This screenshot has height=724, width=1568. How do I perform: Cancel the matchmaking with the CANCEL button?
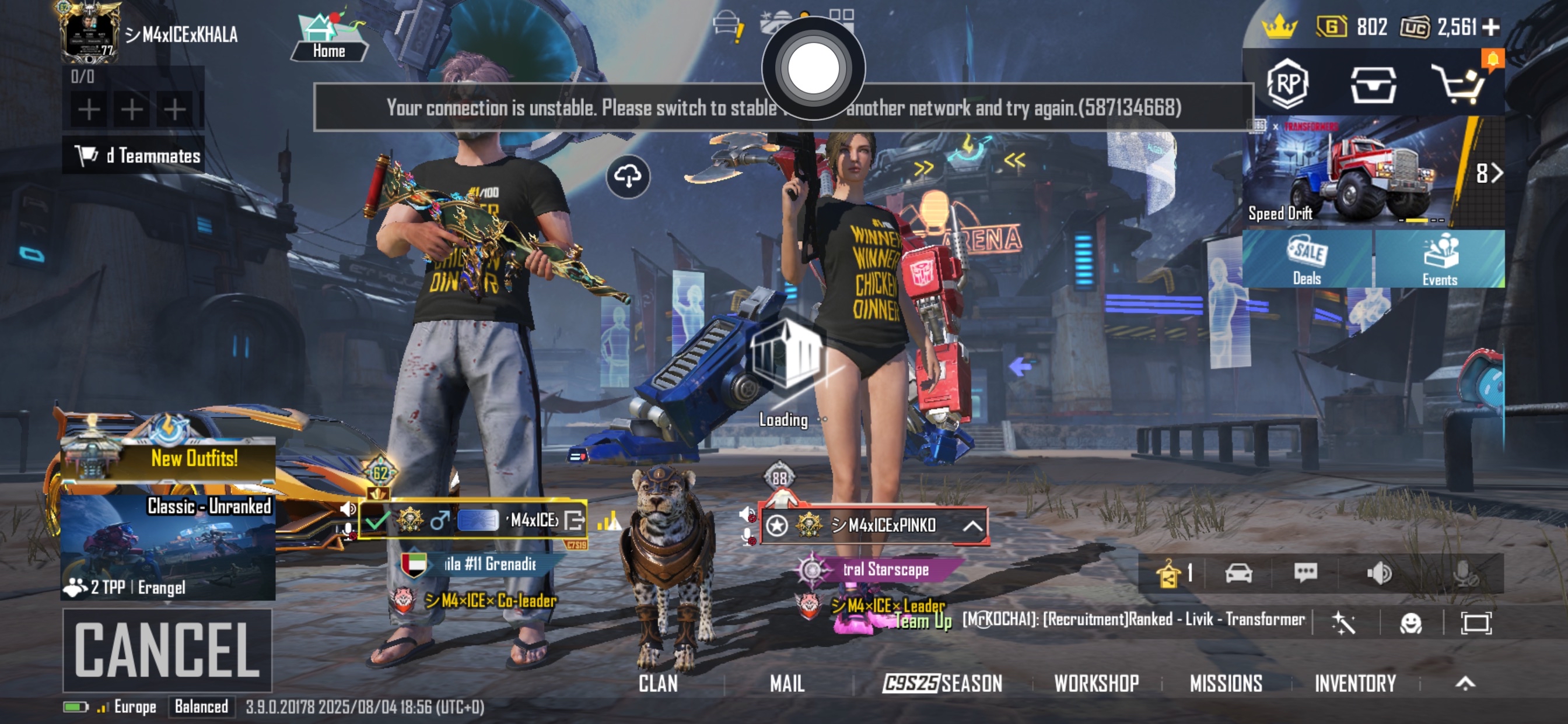[167, 650]
